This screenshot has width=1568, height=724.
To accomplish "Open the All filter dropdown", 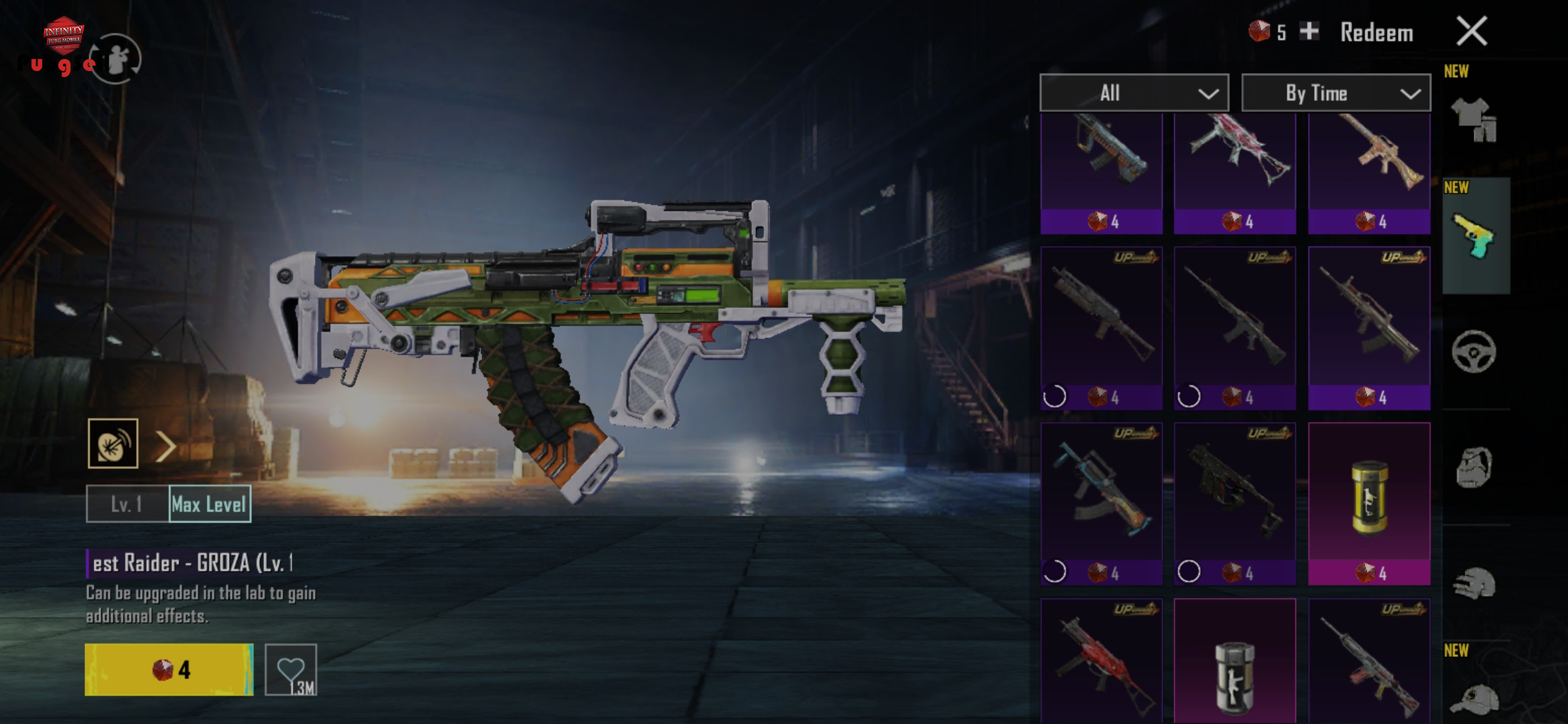I will (1134, 93).
